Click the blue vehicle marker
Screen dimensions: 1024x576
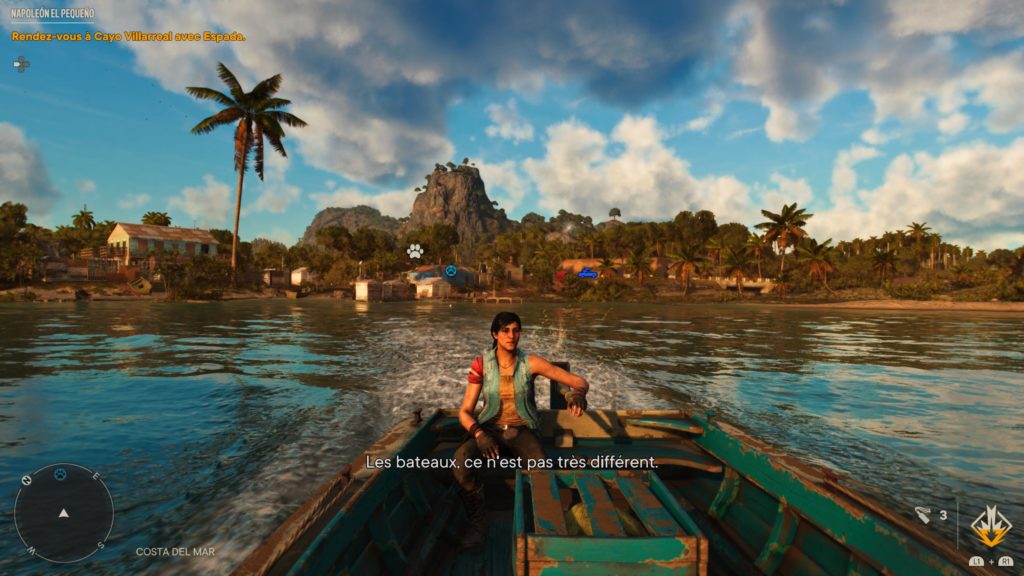(587, 273)
